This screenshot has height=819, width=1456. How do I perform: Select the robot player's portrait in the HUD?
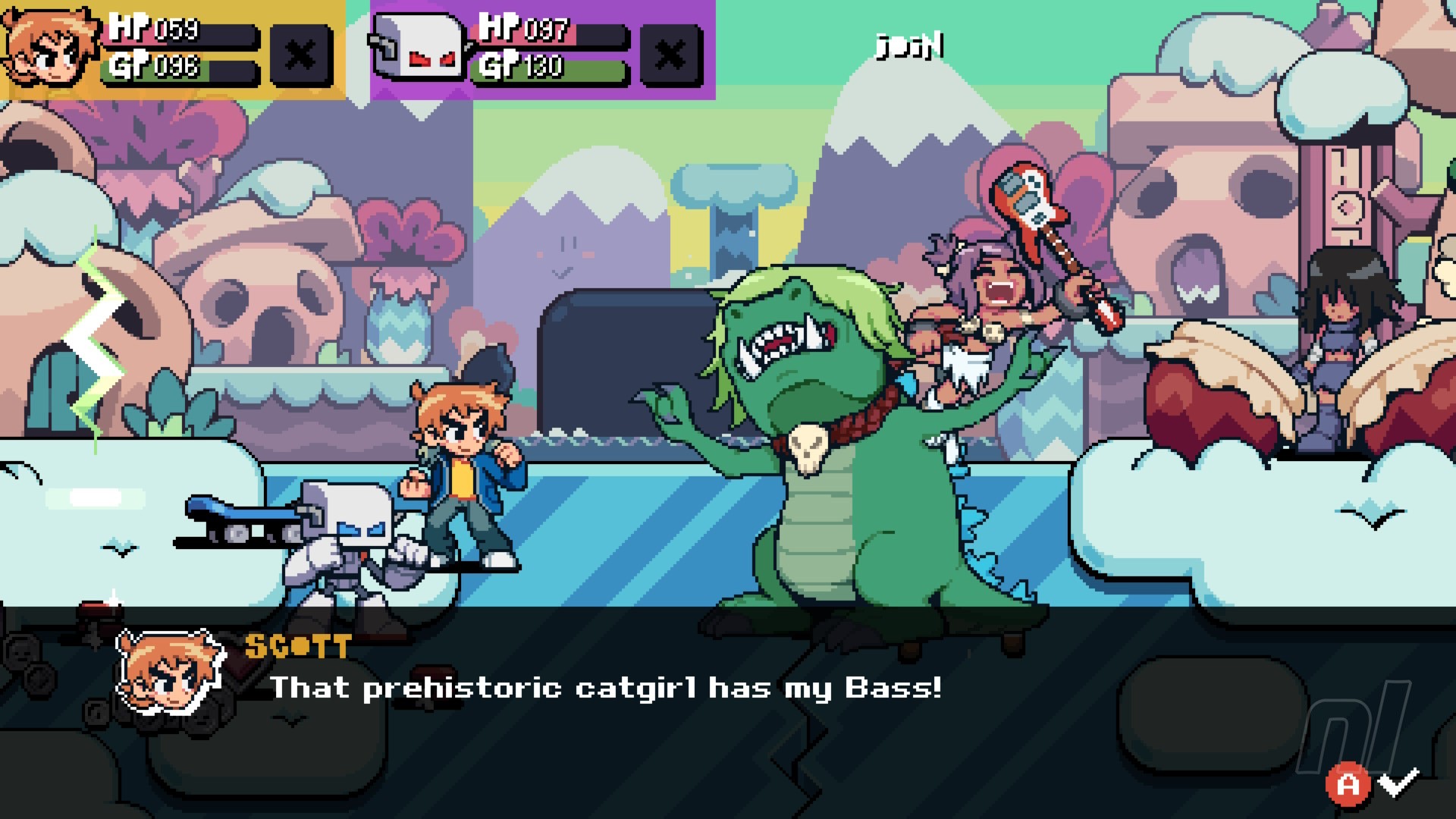point(419,49)
